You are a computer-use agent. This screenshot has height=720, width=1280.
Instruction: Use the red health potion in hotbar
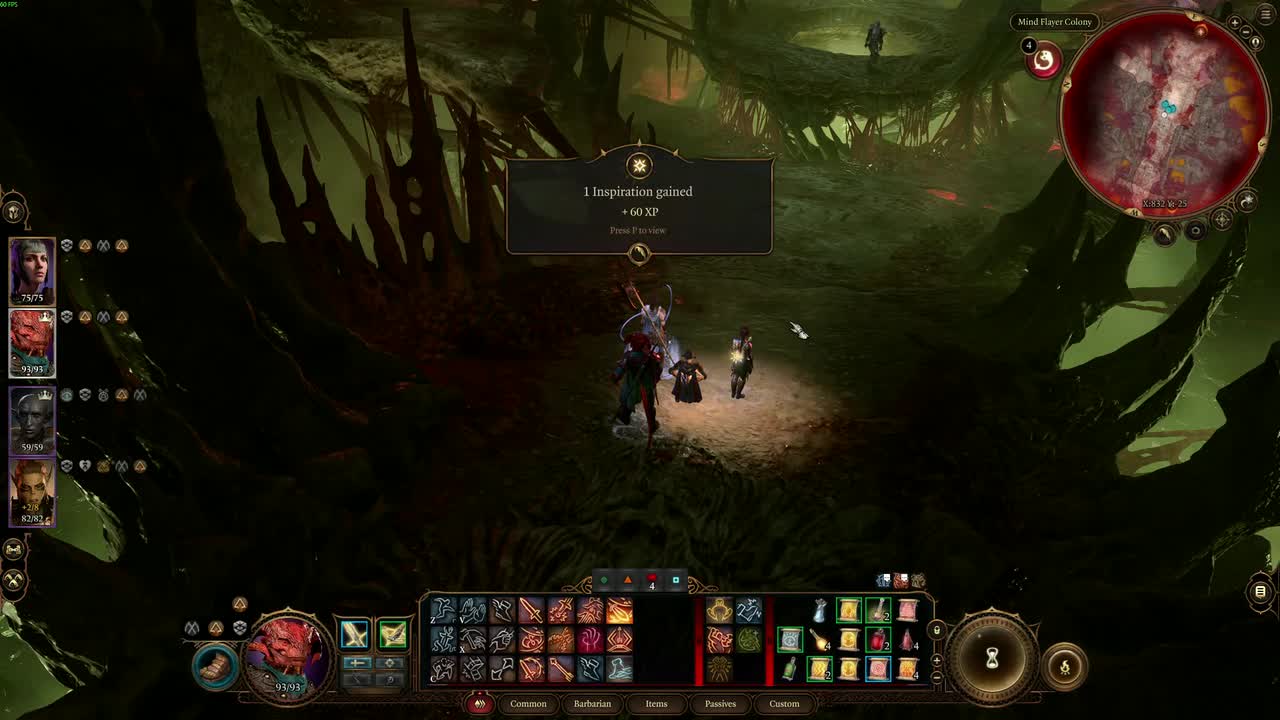coord(878,640)
